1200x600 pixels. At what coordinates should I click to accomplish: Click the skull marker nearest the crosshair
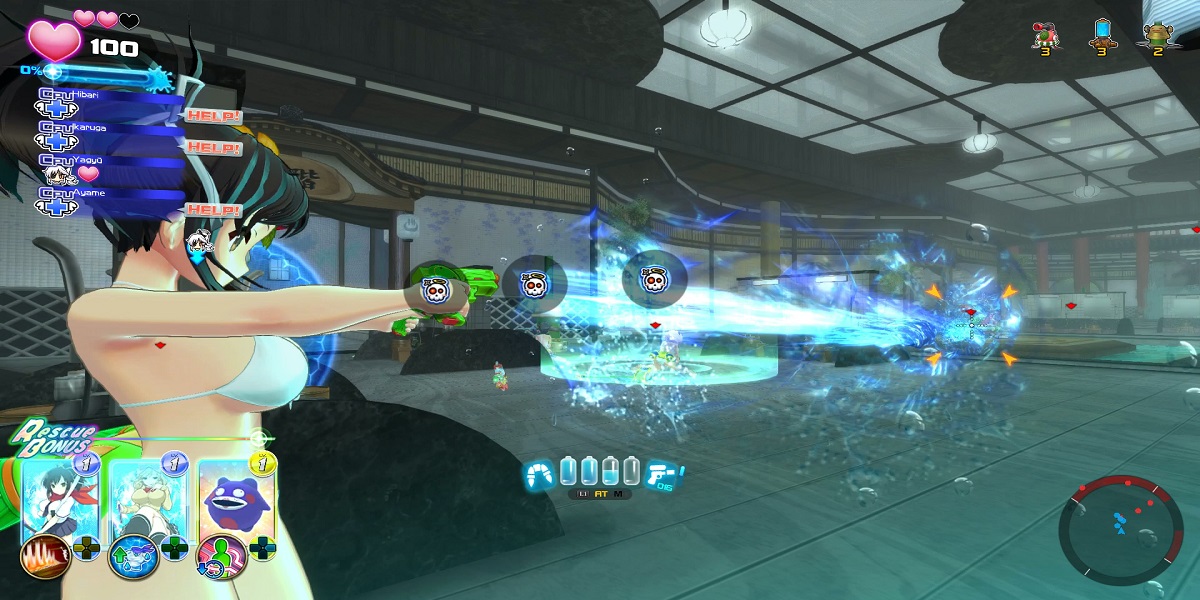[653, 281]
